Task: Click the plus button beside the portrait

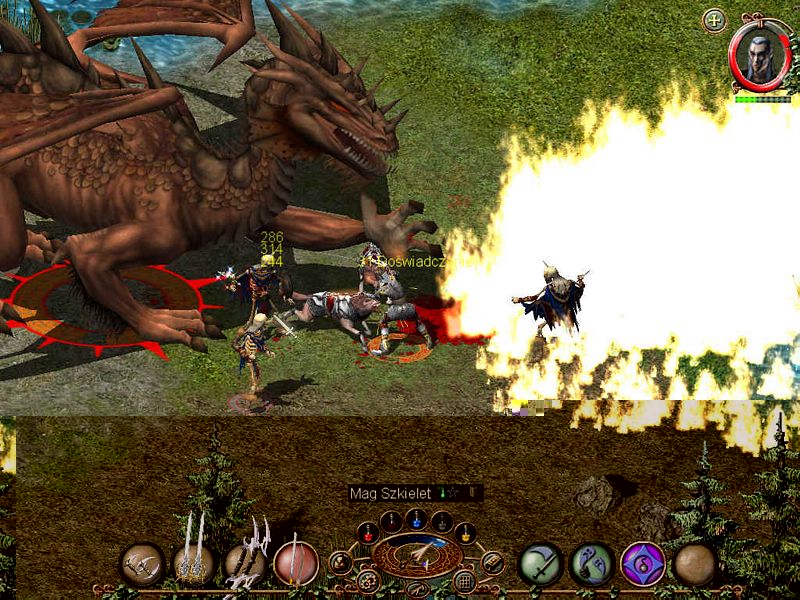Action: point(714,20)
